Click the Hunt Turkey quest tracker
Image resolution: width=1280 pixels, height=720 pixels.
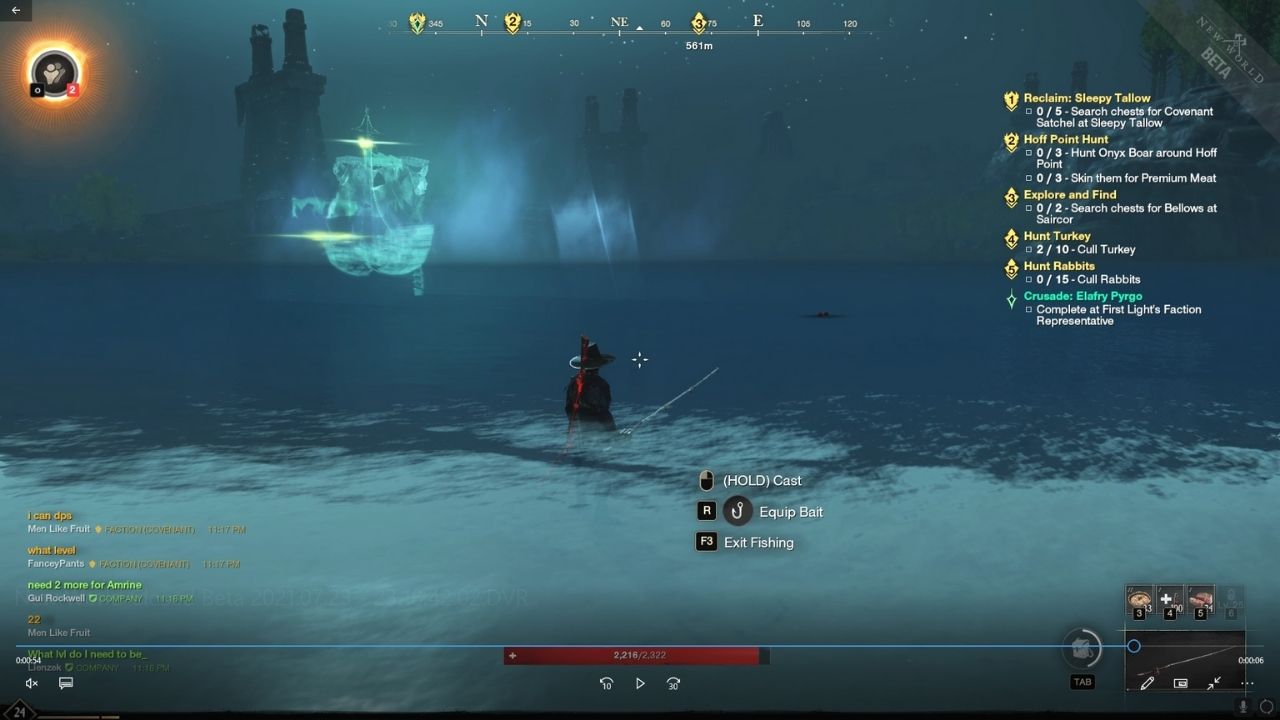click(x=1056, y=236)
